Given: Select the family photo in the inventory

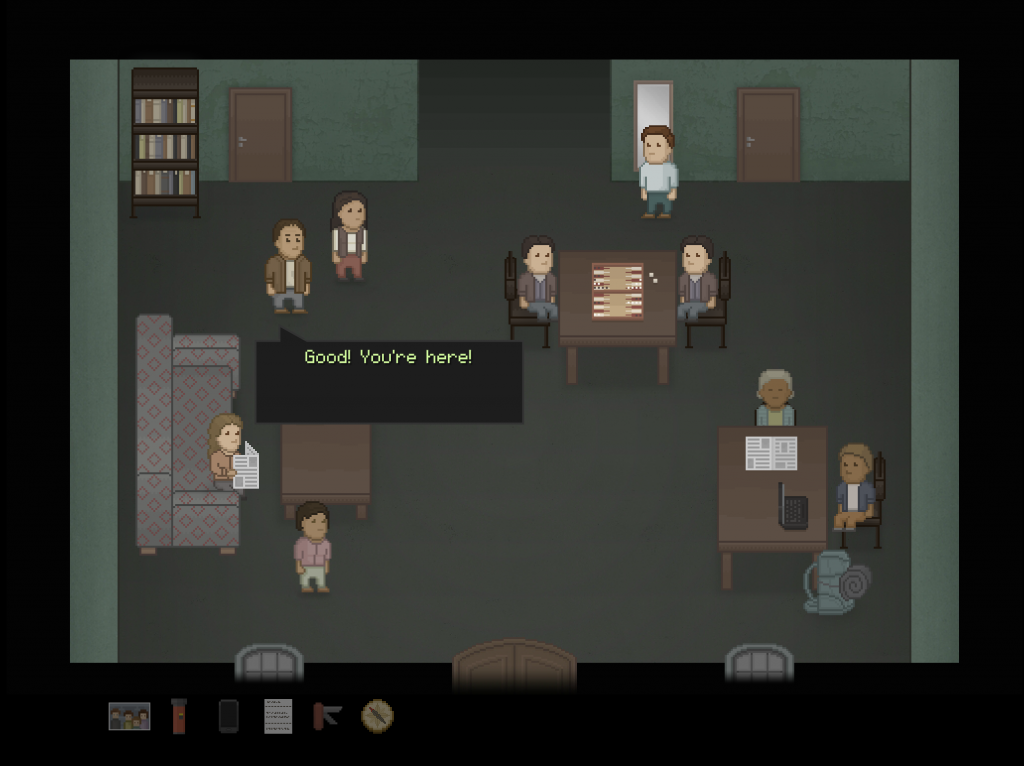Looking at the screenshot, I should 129,716.
